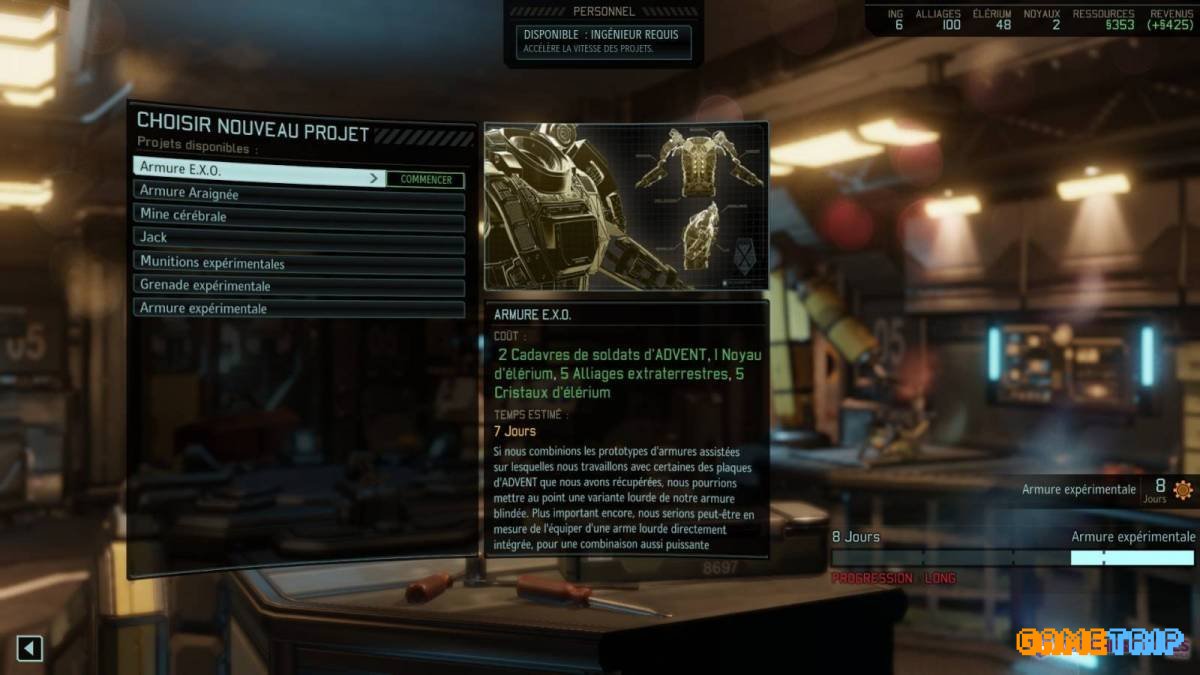The height and width of the screenshot is (675, 1200).
Task: Select the Mine cérébrale project
Action: (298, 215)
